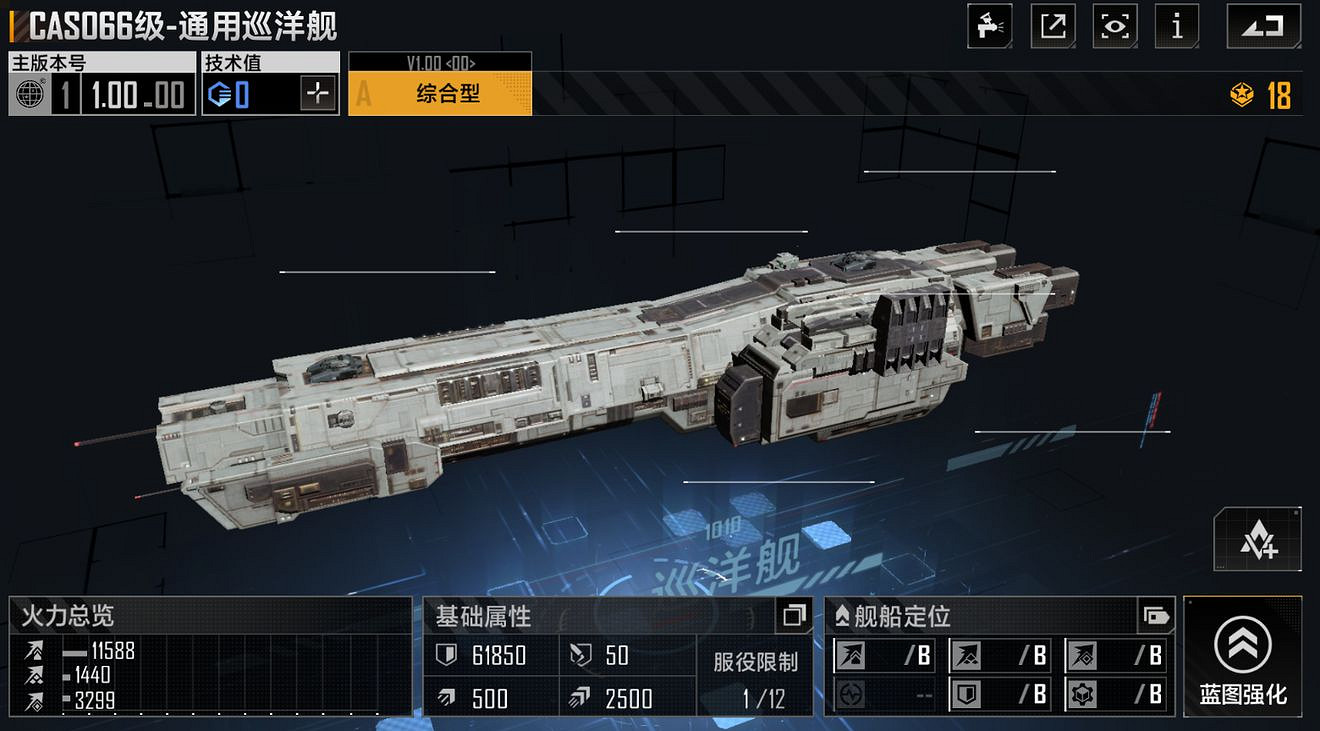Activate the eye preview/focus view icon
This screenshot has height=731, width=1320.
(x=1114, y=26)
